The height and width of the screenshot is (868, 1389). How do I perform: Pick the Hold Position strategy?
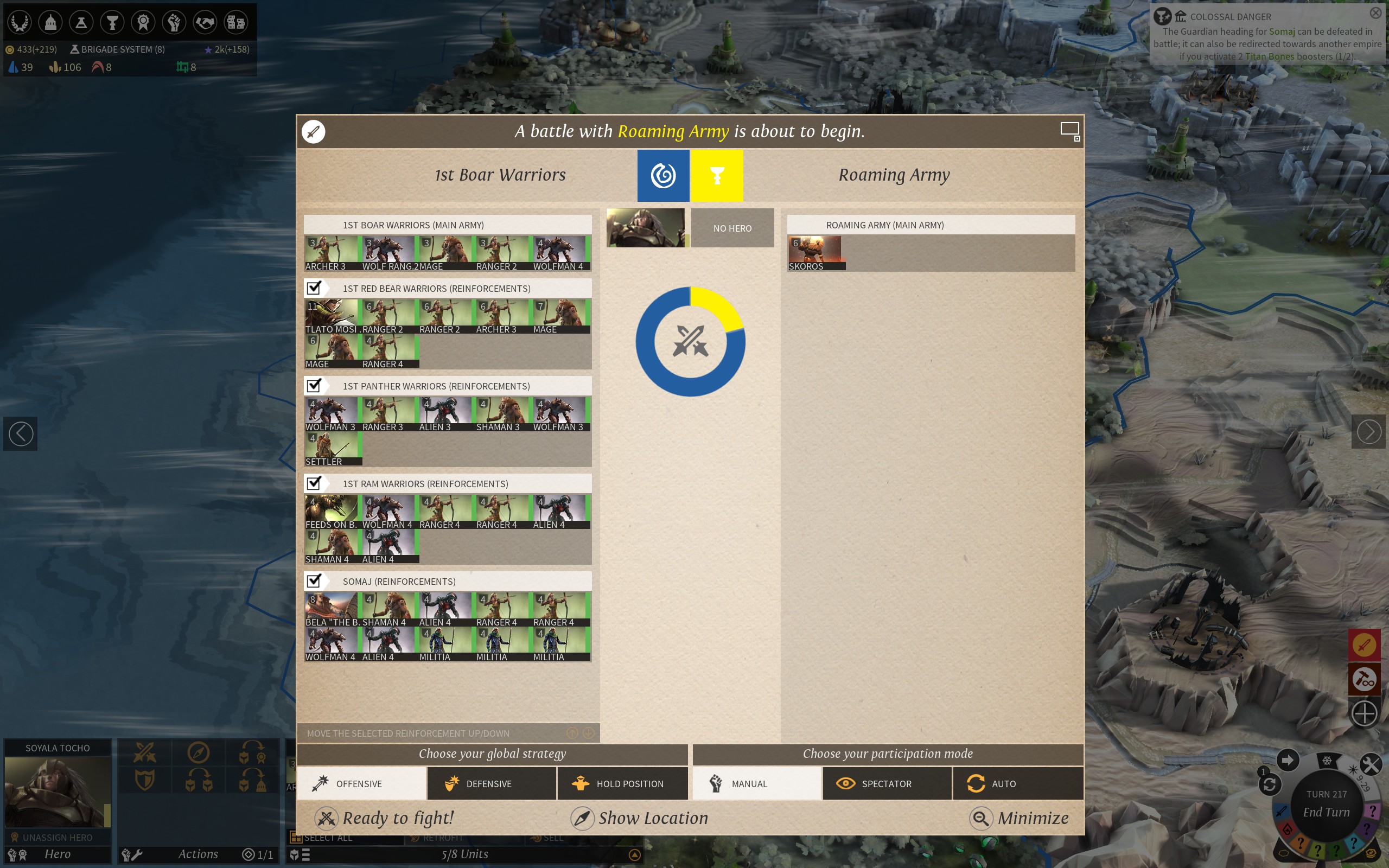coord(622,783)
